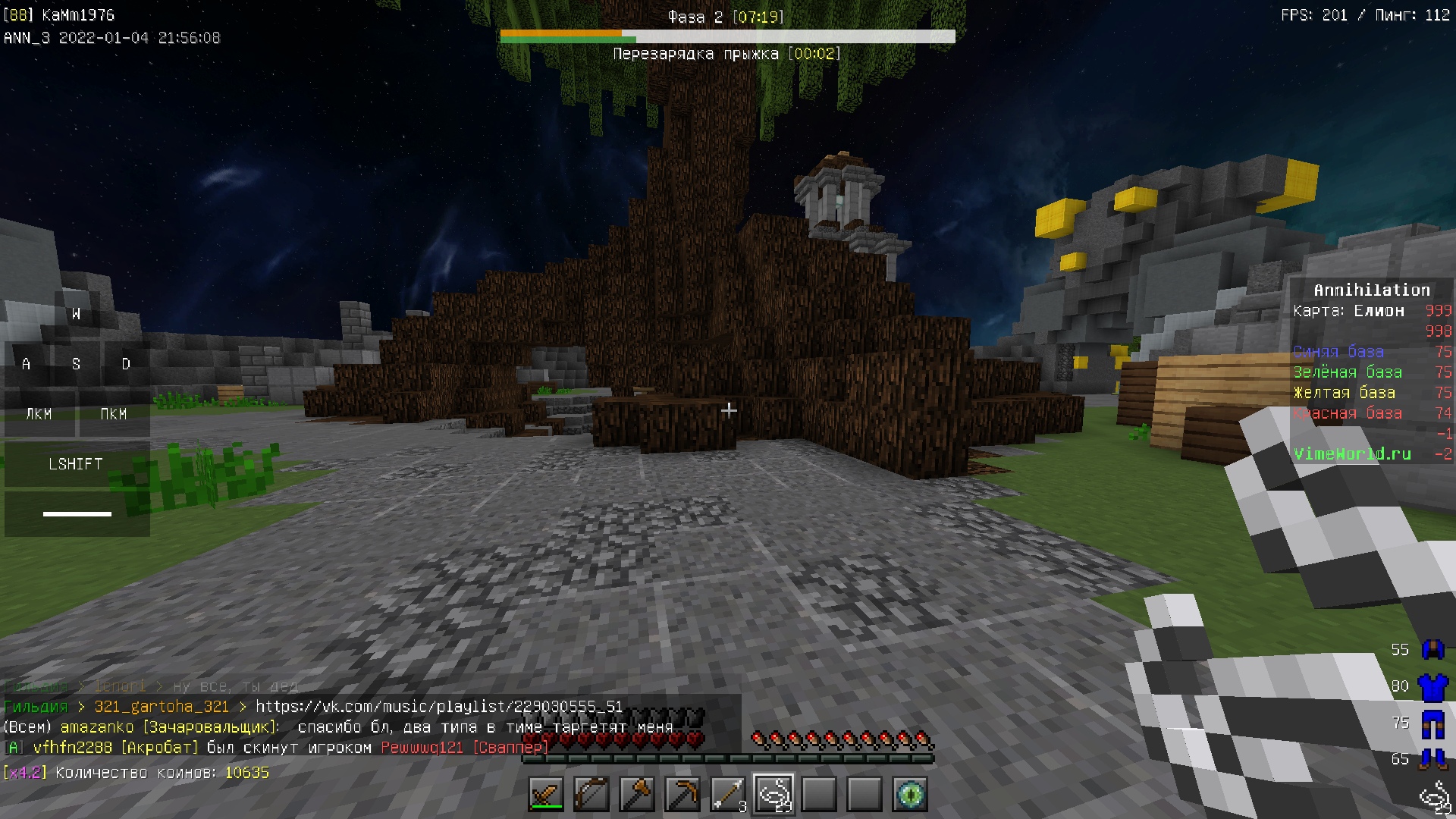Click the blue boots armor icon
The width and height of the screenshot is (1456, 819).
point(1432,759)
